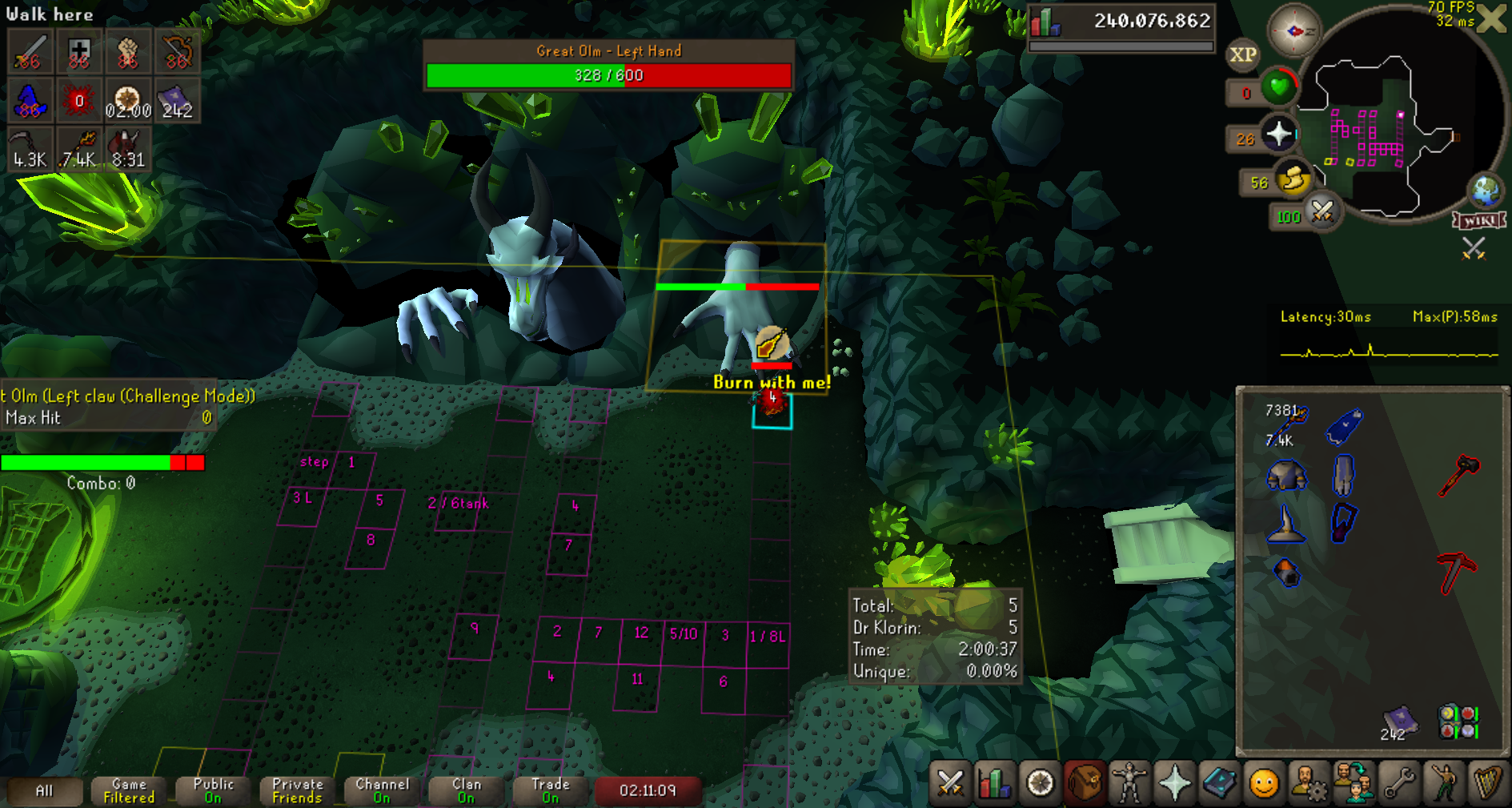Toggle the XP drops button
Viewport: 1512px width, 808px height.
coord(1242,54)
